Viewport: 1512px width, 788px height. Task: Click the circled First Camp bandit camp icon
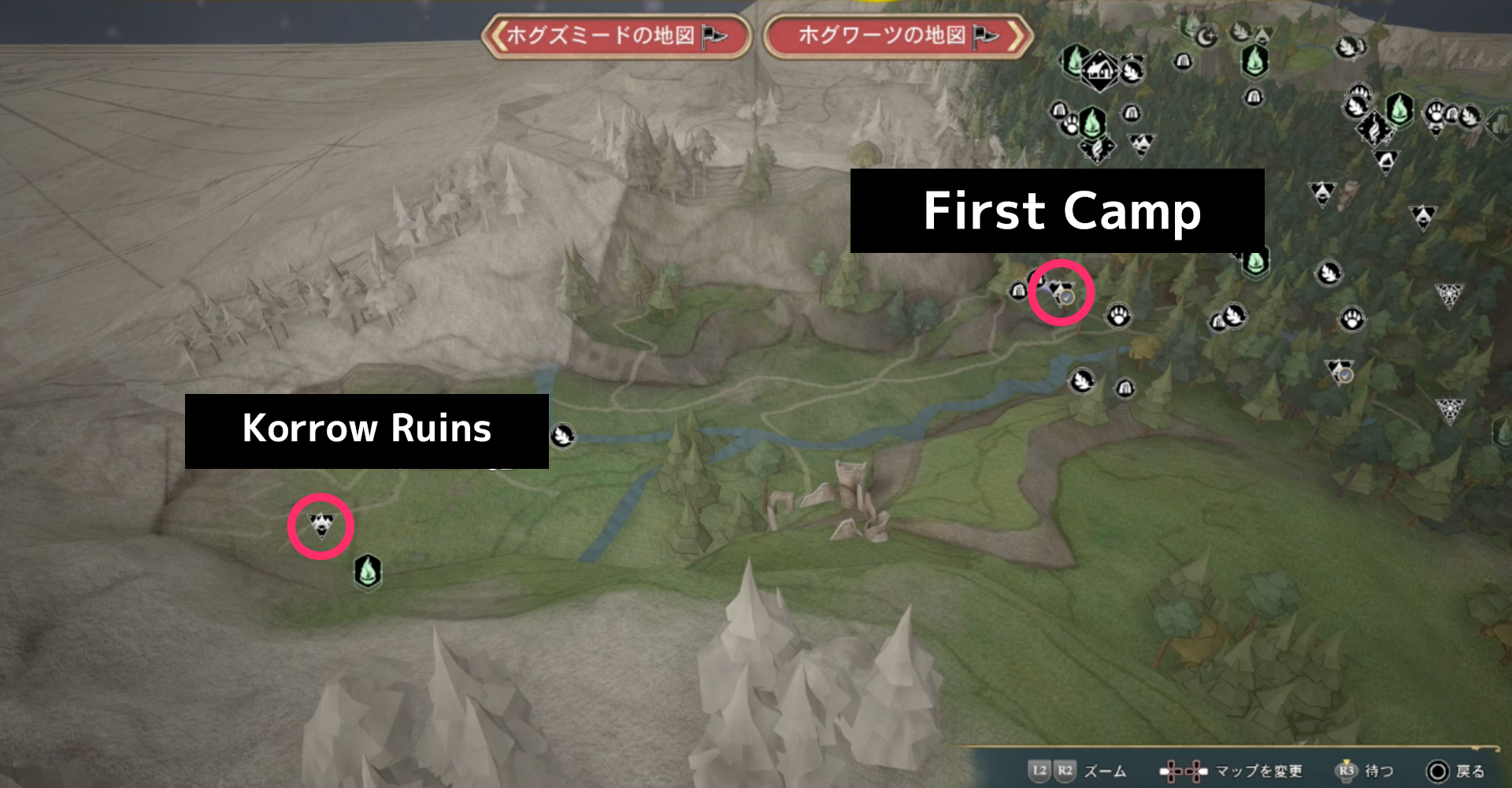click(x=1059, y=288)
